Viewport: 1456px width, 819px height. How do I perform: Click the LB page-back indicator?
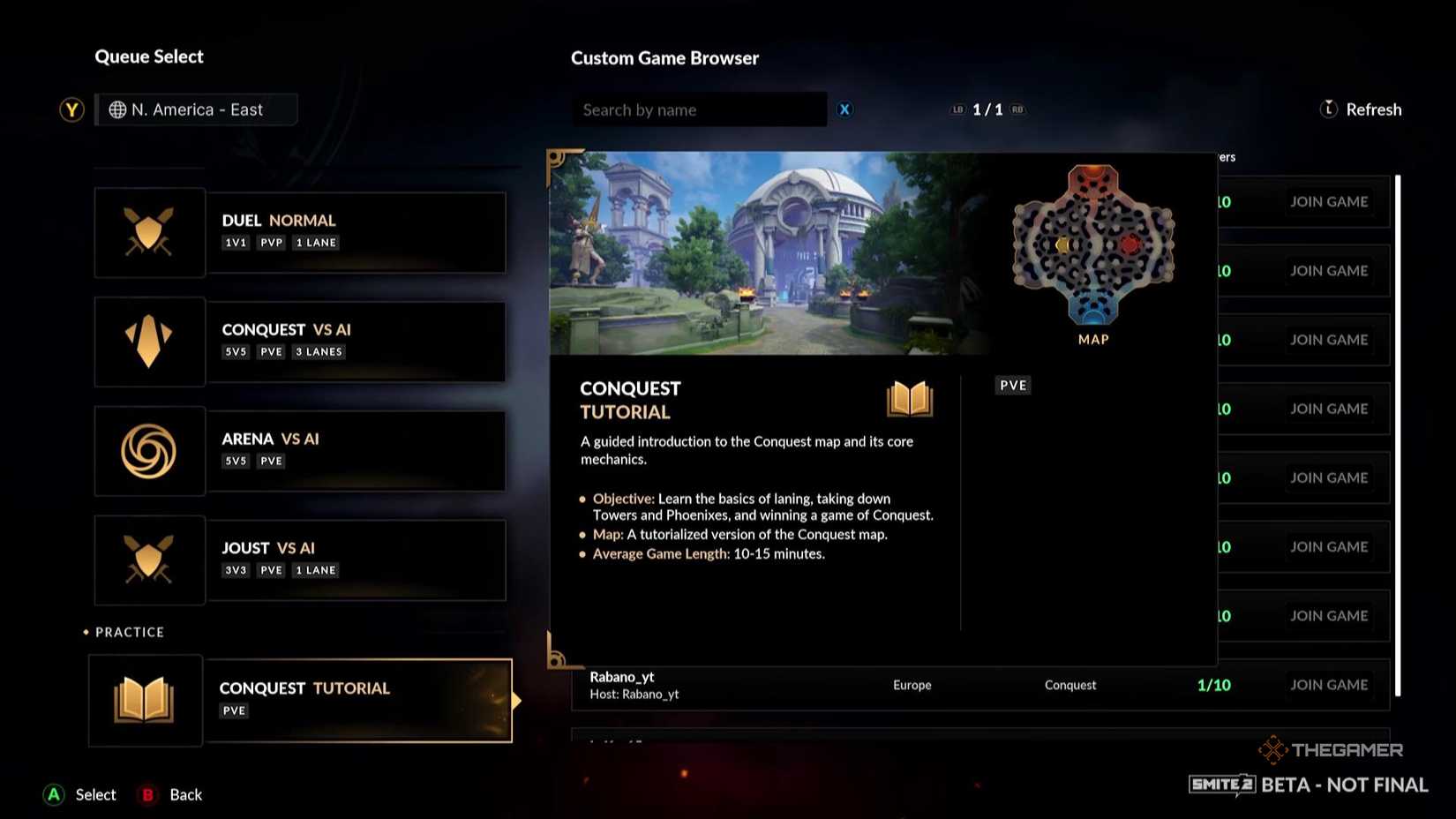(x=957, y=109)
